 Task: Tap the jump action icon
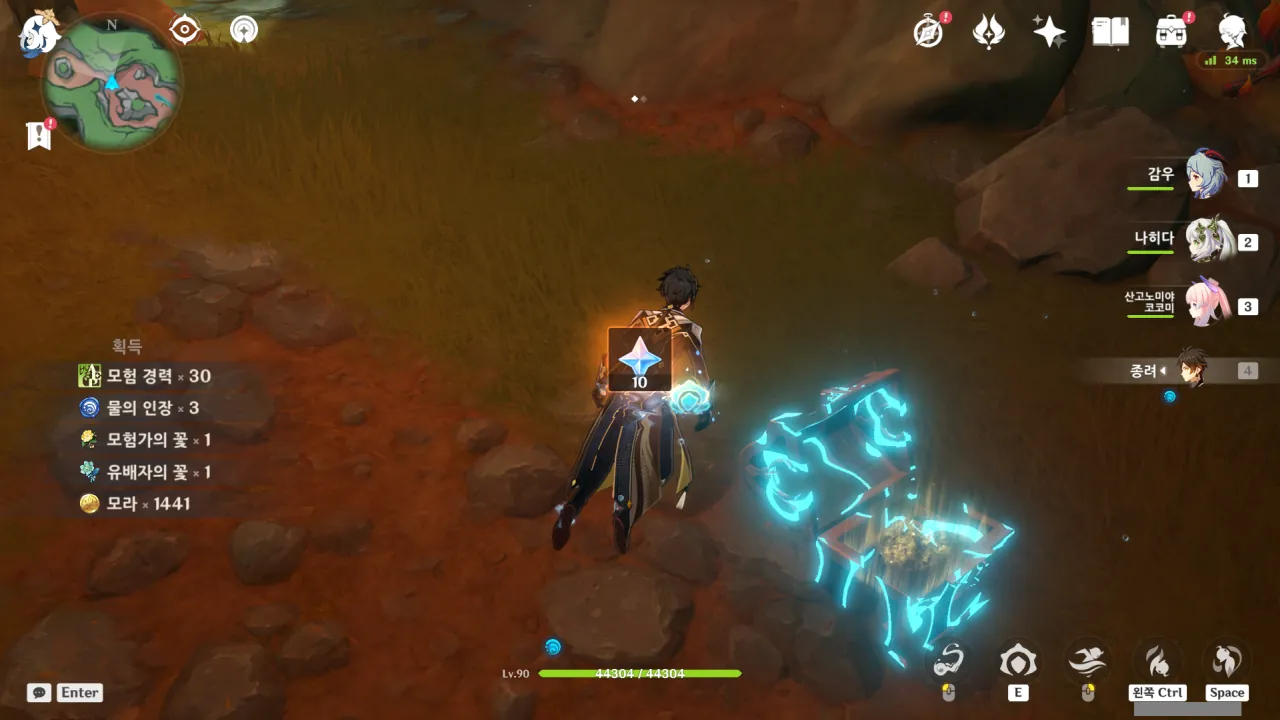(x=1226, y=661)
